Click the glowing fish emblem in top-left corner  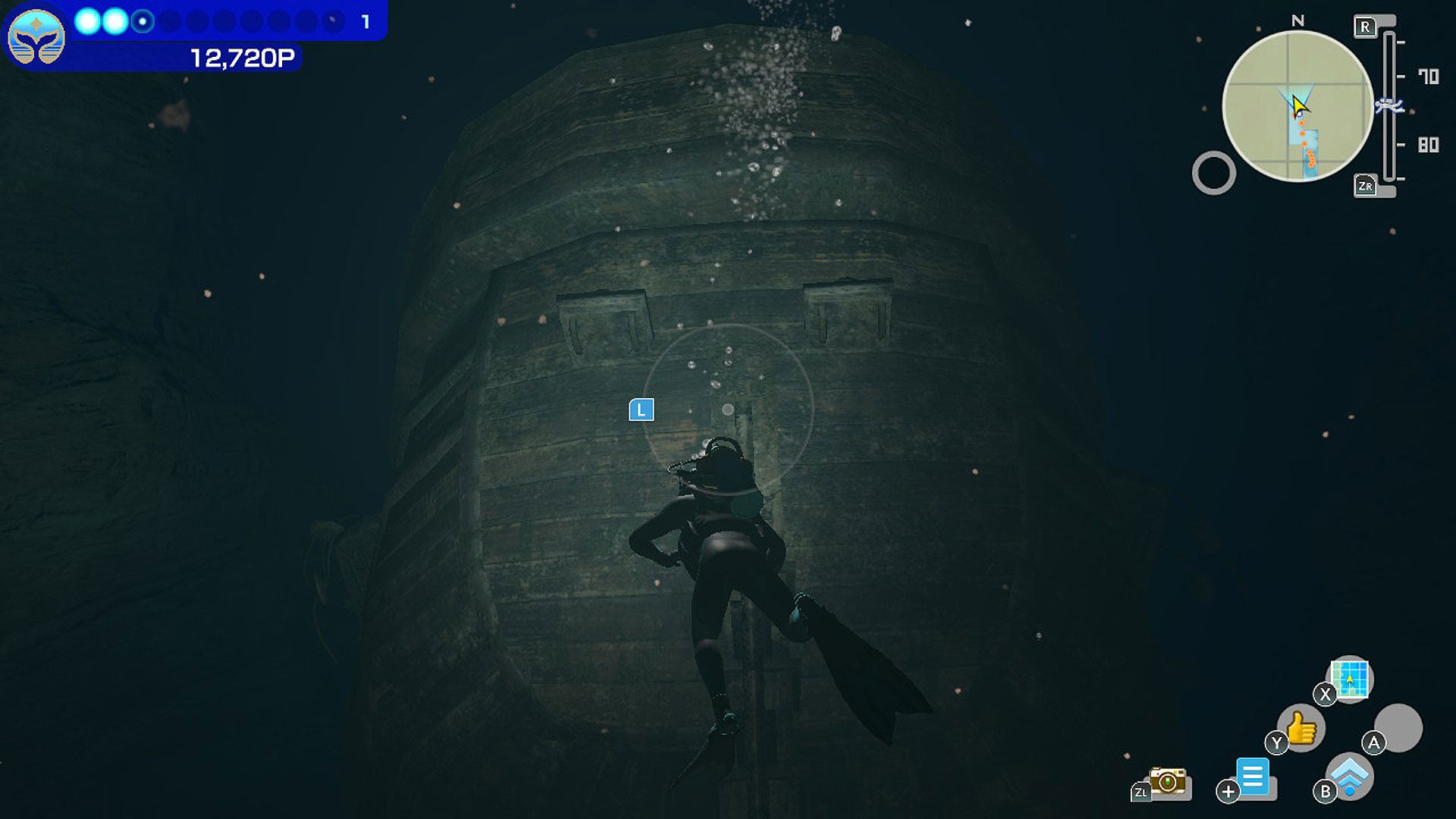(36, 36)
